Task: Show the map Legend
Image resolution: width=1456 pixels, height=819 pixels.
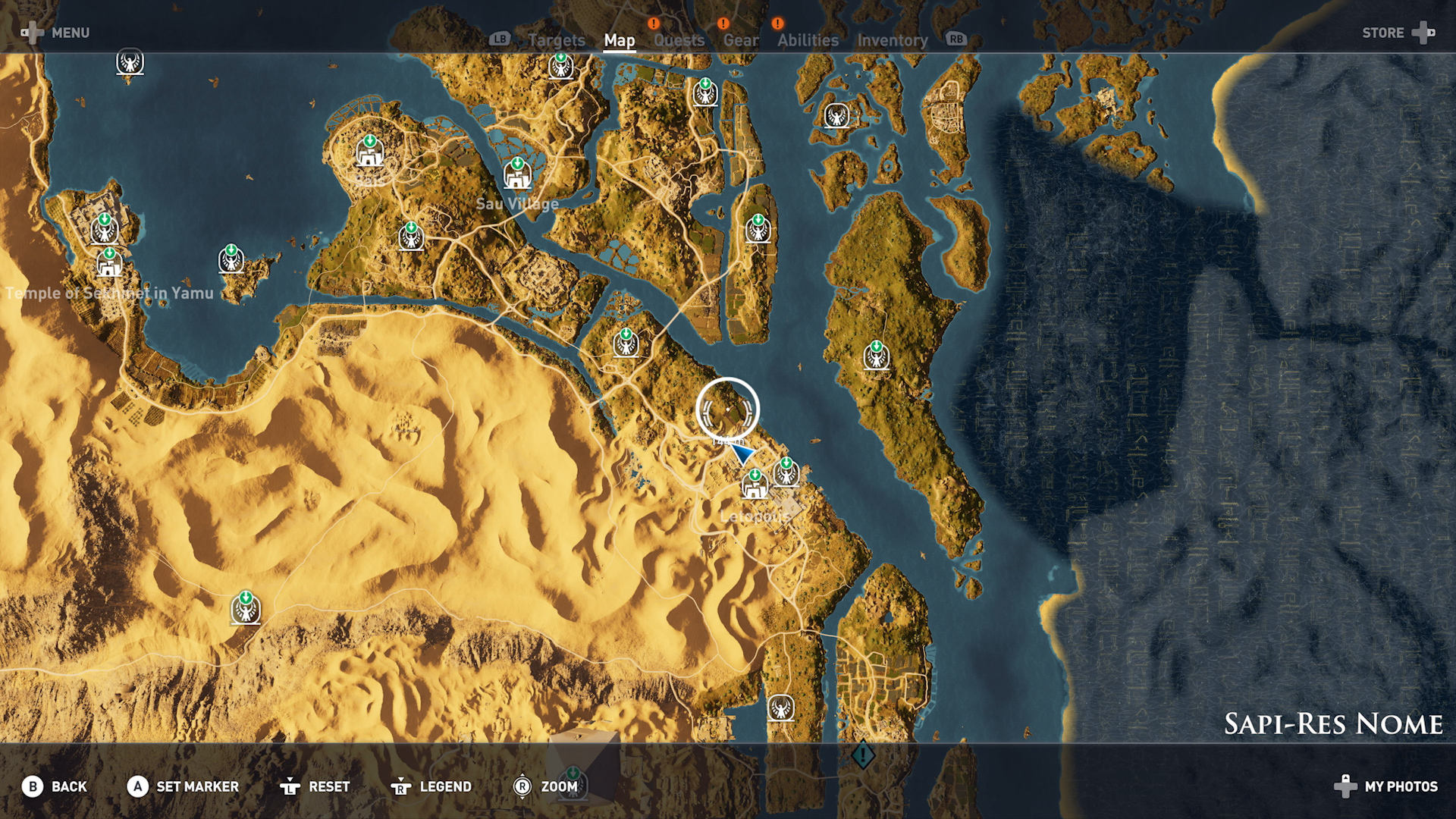Action: click(431, 786)
